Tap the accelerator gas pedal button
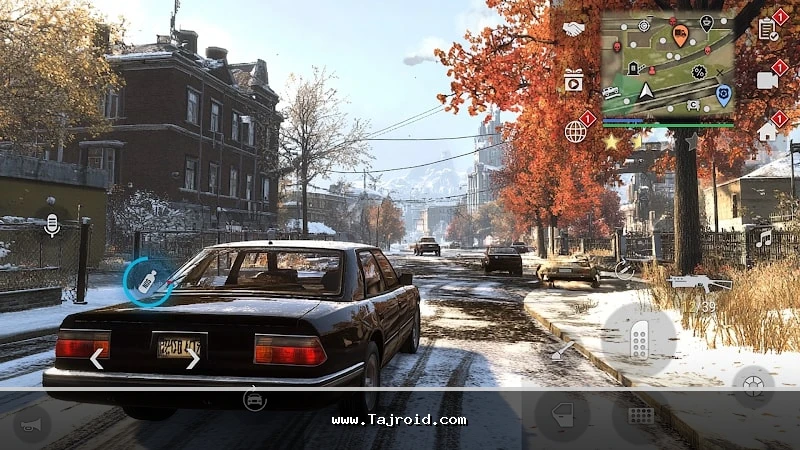Viewport: 800px width, 450px height. pos(639,340)
